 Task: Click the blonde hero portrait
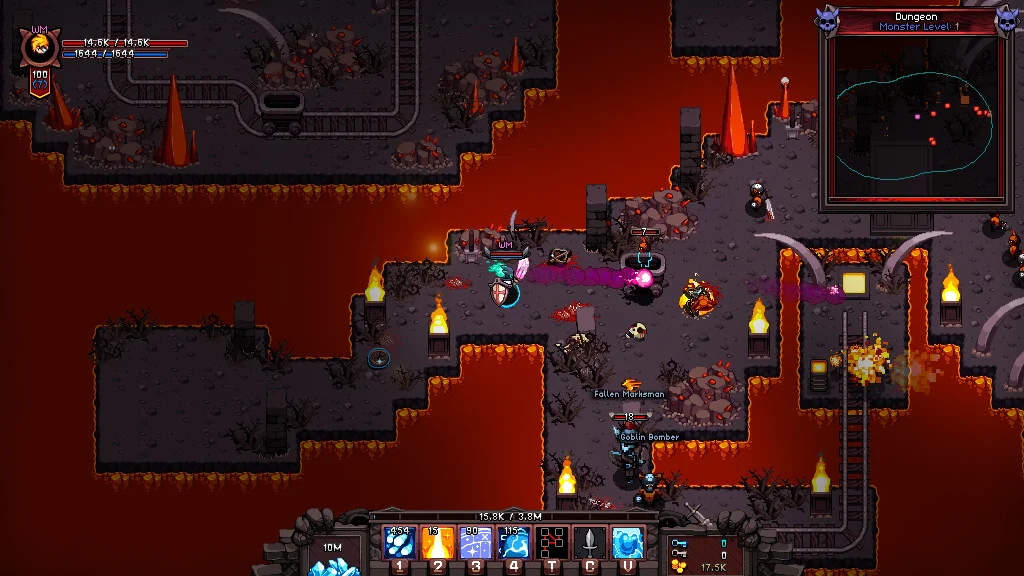coord(40,47)
